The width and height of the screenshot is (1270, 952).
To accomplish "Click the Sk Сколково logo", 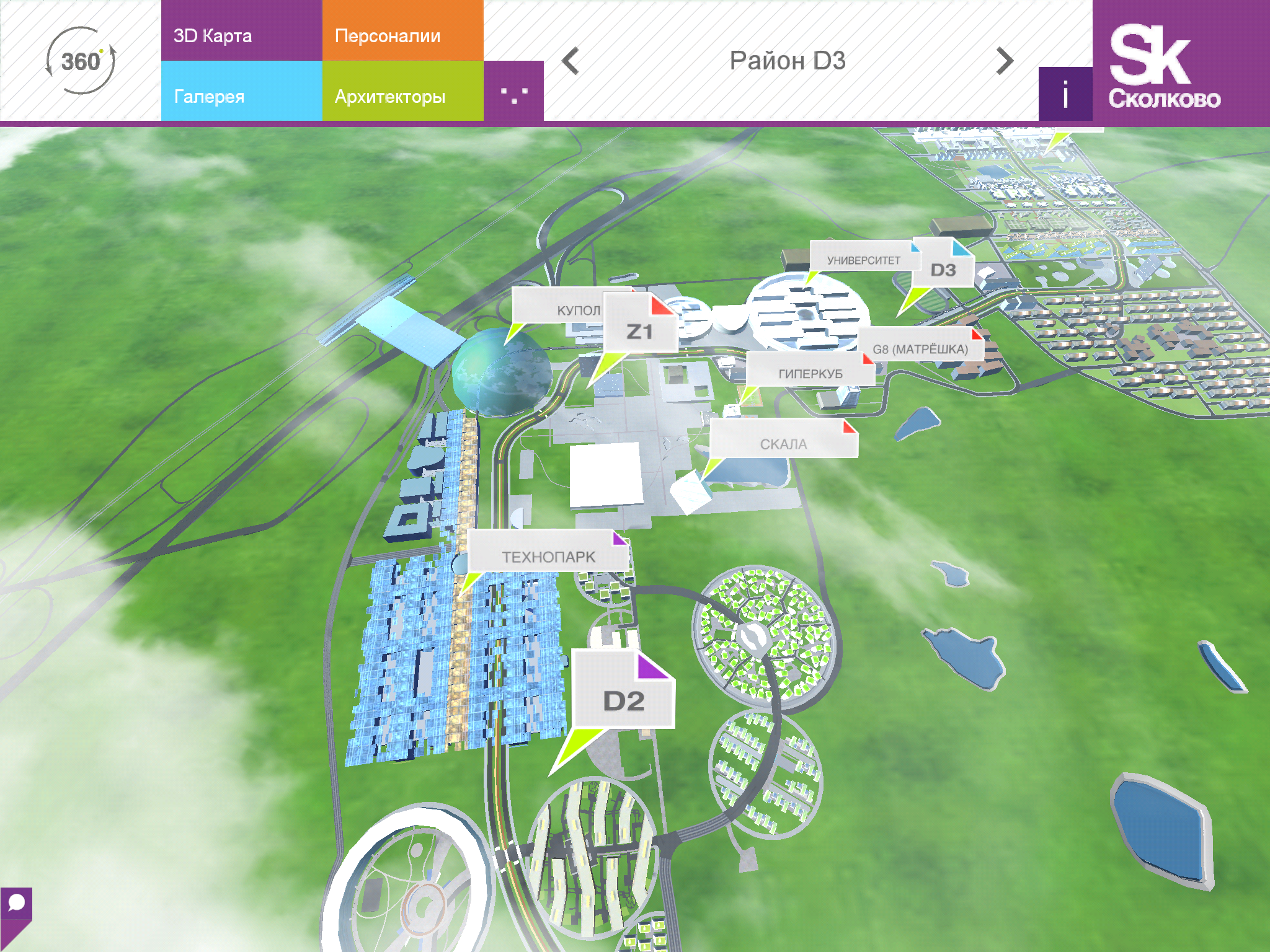I will tap(1166, 62).
